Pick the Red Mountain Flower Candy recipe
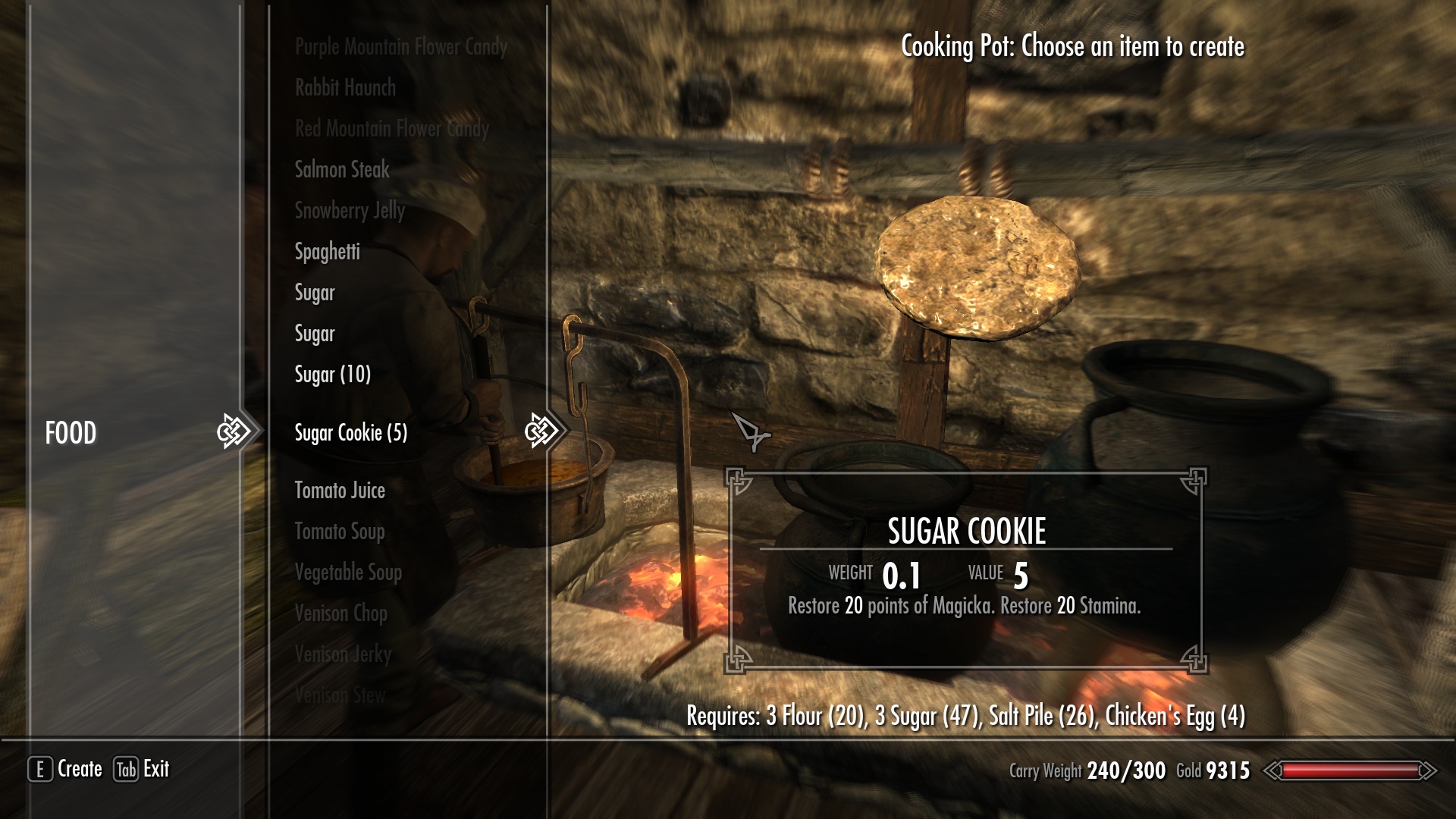The width and height of the screenshot is (1456, 819). click(x=391, y=129)
